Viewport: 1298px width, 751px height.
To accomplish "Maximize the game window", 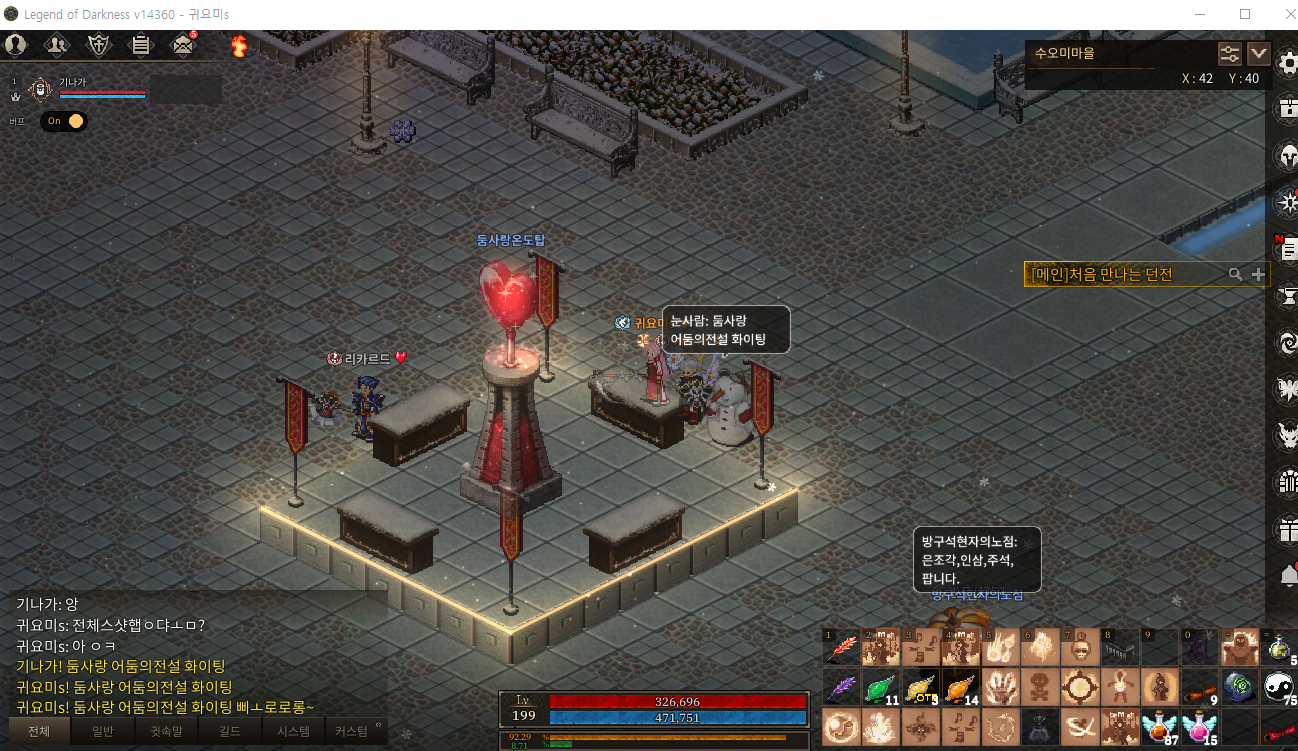I will point(1245,14).
